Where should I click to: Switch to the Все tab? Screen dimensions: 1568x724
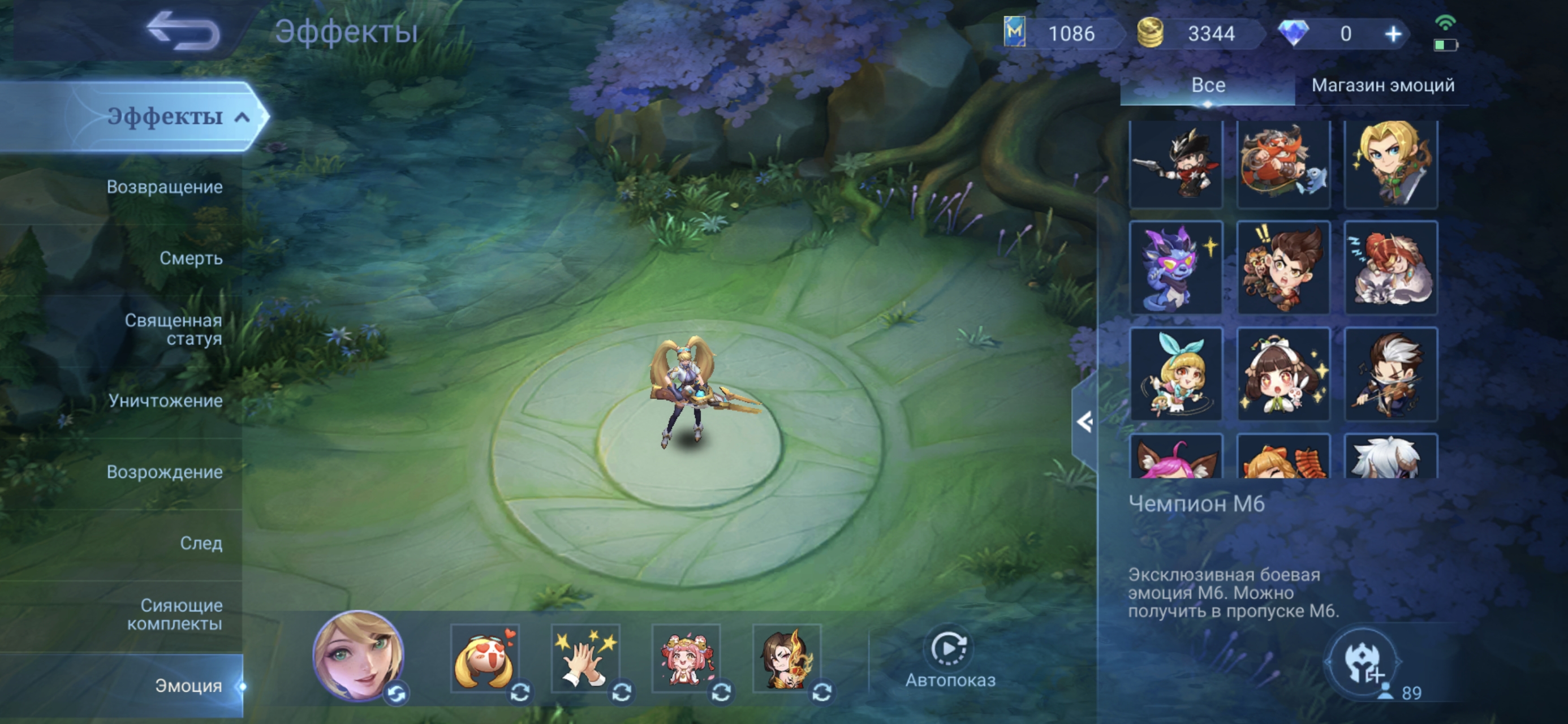tap(1208, 85)
